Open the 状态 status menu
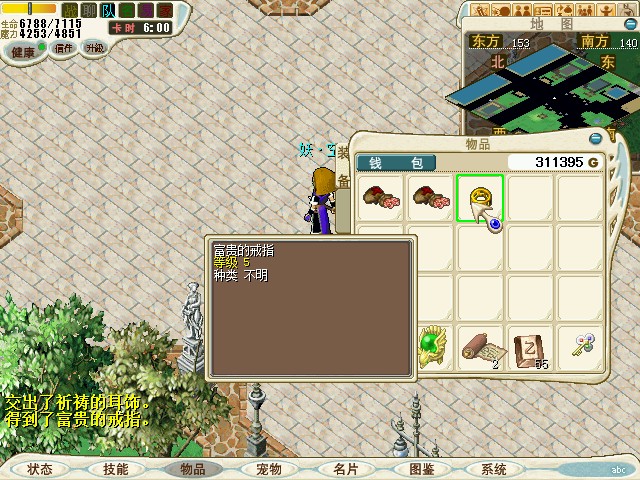This screenshot has width=640, height=480. point(39,469)
